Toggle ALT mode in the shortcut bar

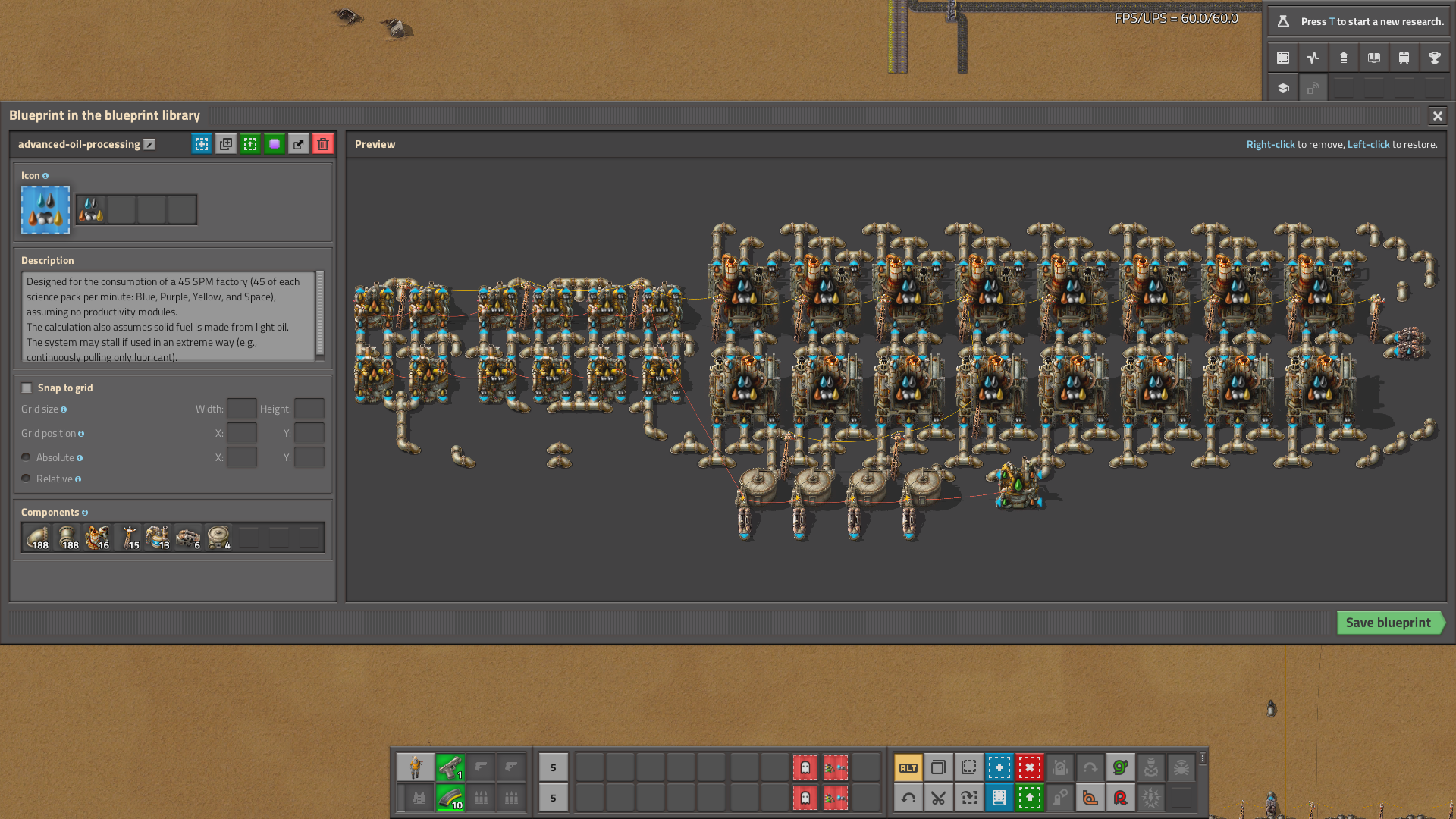pos(908,767)
